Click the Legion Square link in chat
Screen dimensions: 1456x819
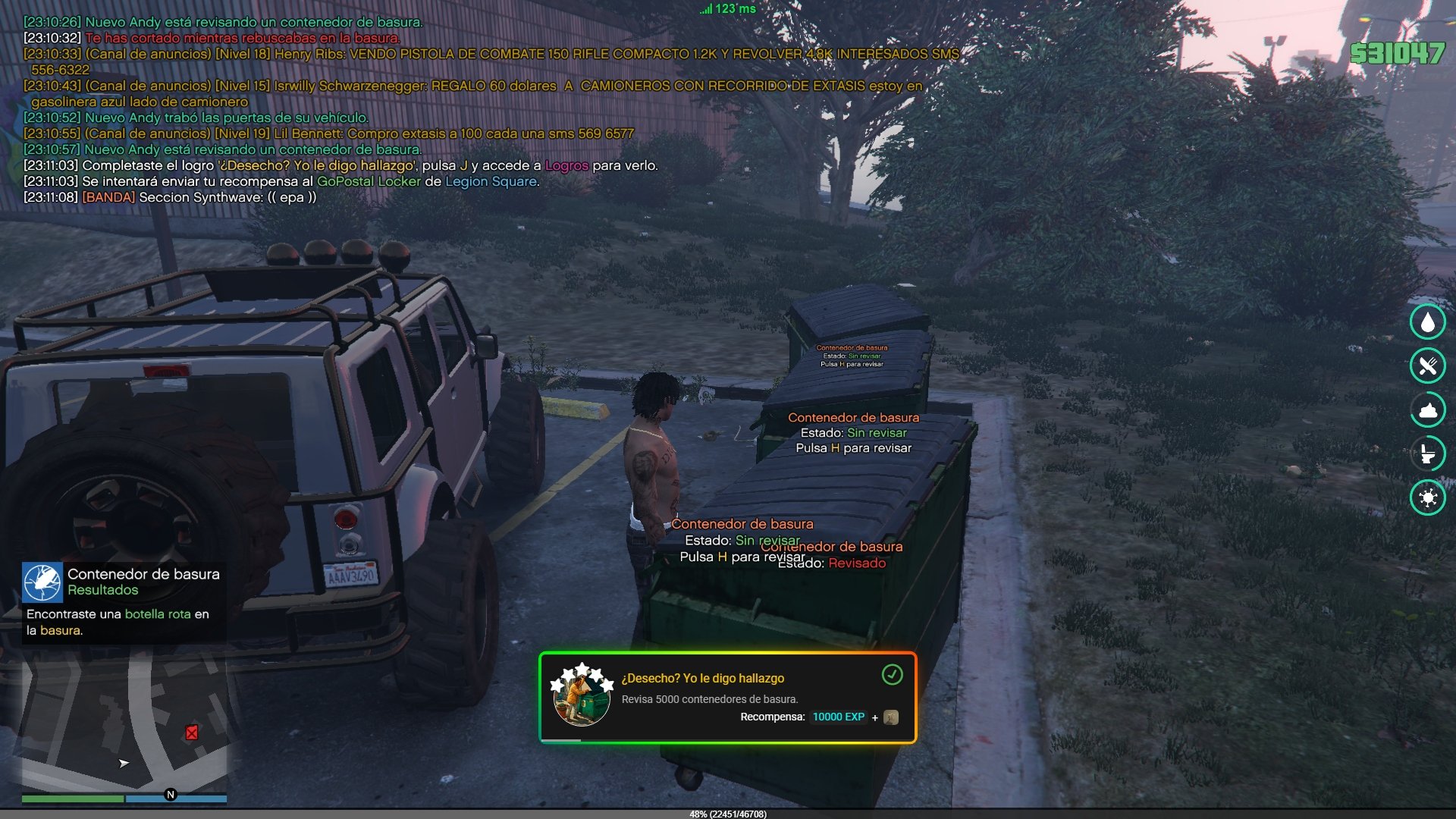click(x=491, y=182)
